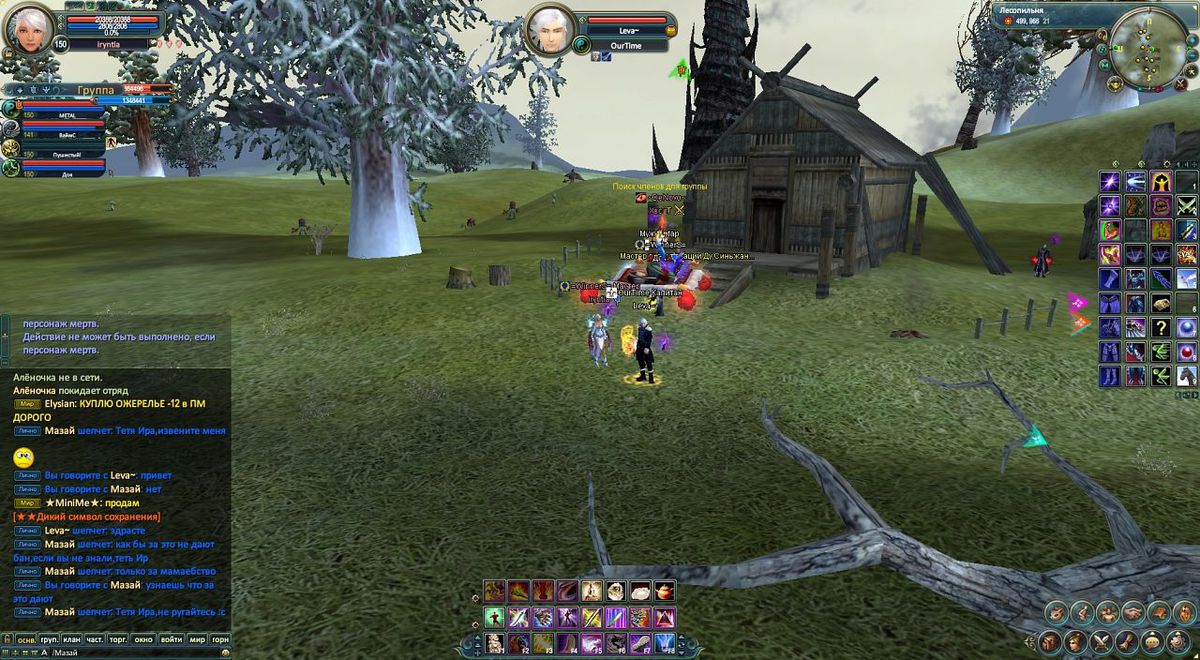Image resolution: width=1200 pixels, height=660 pixels.
Task: Open the scroll menu button
Action: 1128,641
